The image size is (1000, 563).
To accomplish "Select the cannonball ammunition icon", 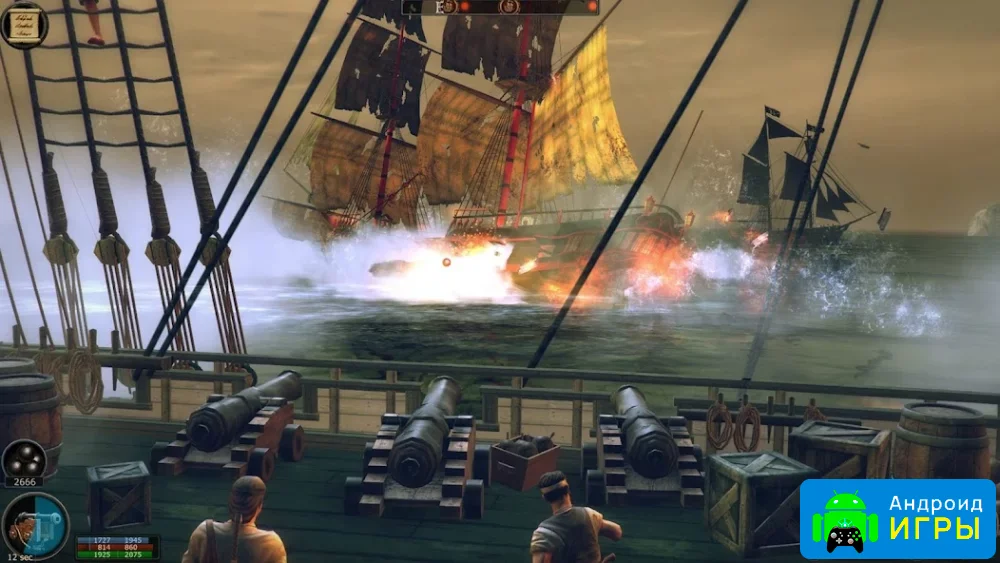I will point(23,460).
